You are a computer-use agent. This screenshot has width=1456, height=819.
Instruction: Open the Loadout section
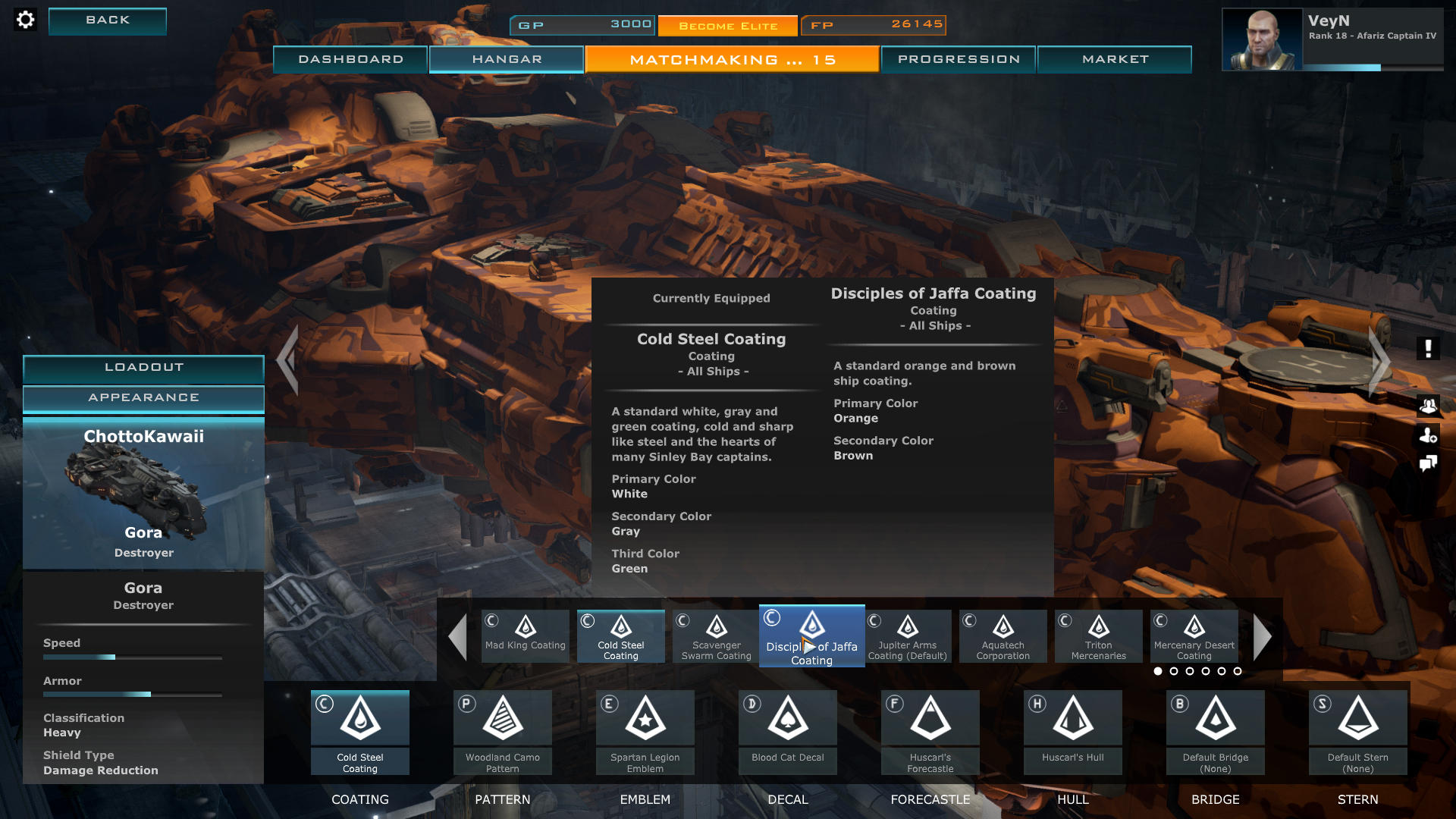pyautogui.click(x=143, y=368)
